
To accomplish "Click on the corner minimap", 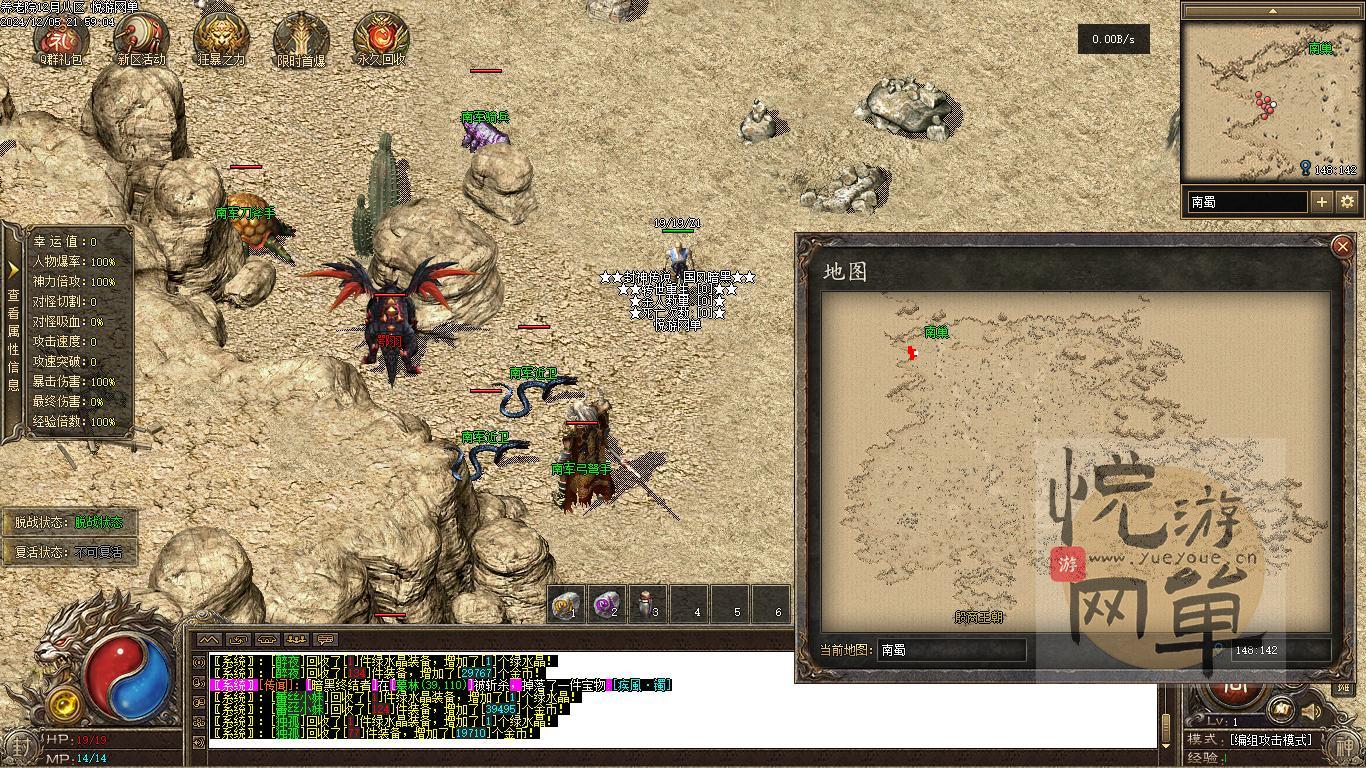I will click(x=1270, y=100).
